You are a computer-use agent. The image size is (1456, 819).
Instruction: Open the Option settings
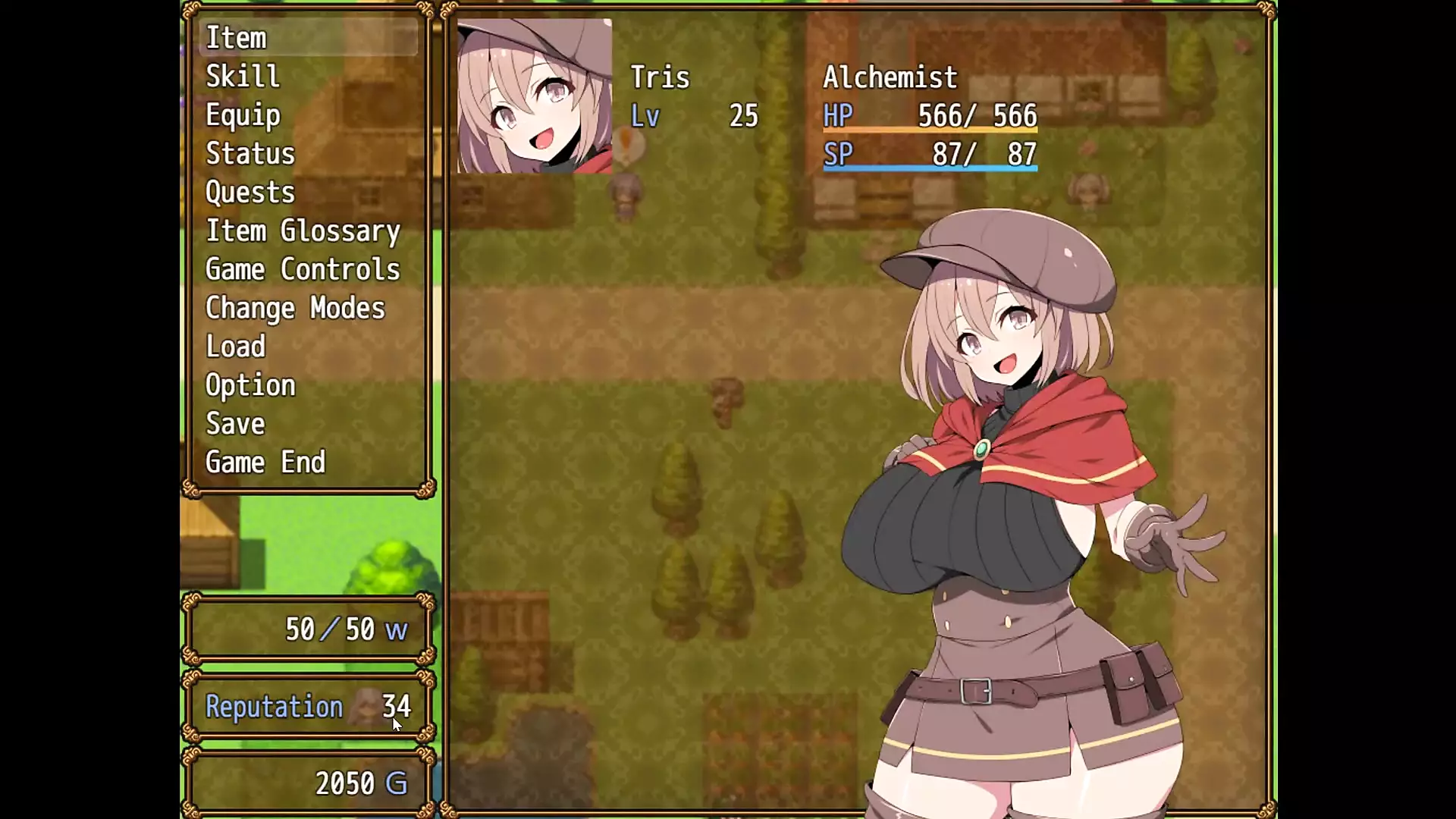pos(250,386)
